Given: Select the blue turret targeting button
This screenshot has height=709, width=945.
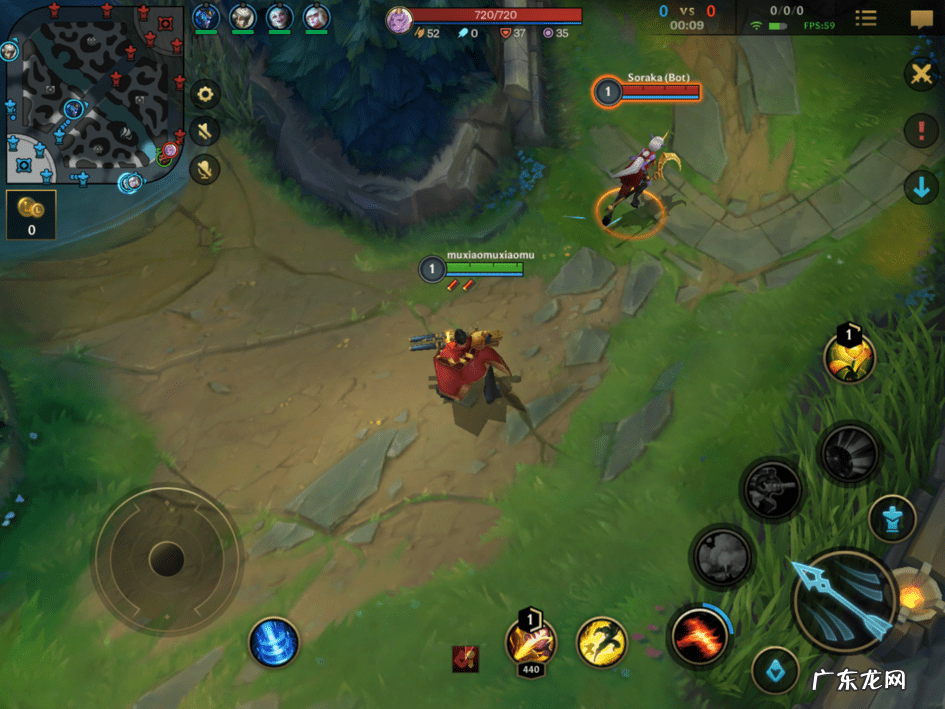Looking at the screenshot, I should (892, 519).
